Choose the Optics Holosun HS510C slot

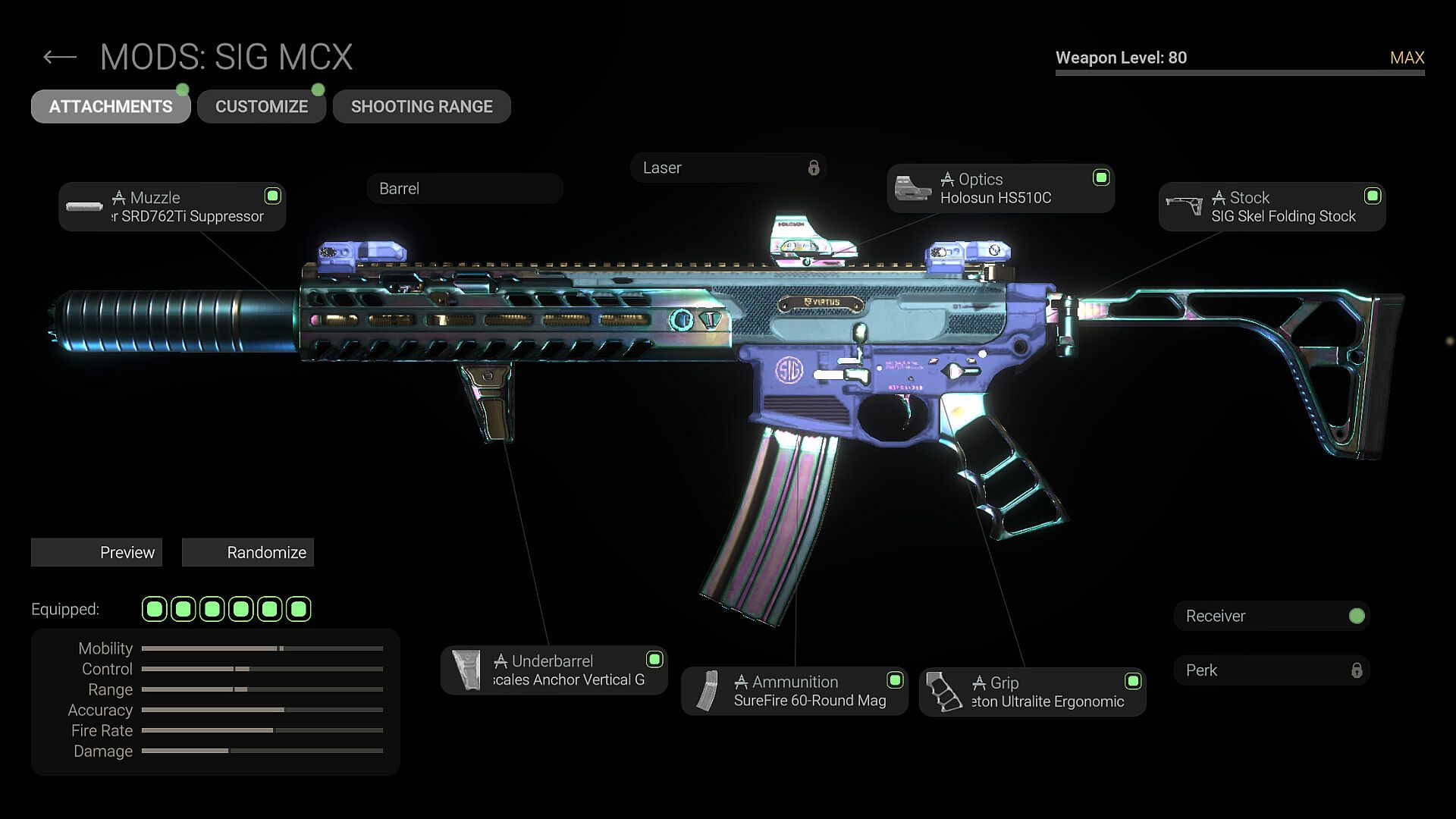click(x=1000, y=188)
